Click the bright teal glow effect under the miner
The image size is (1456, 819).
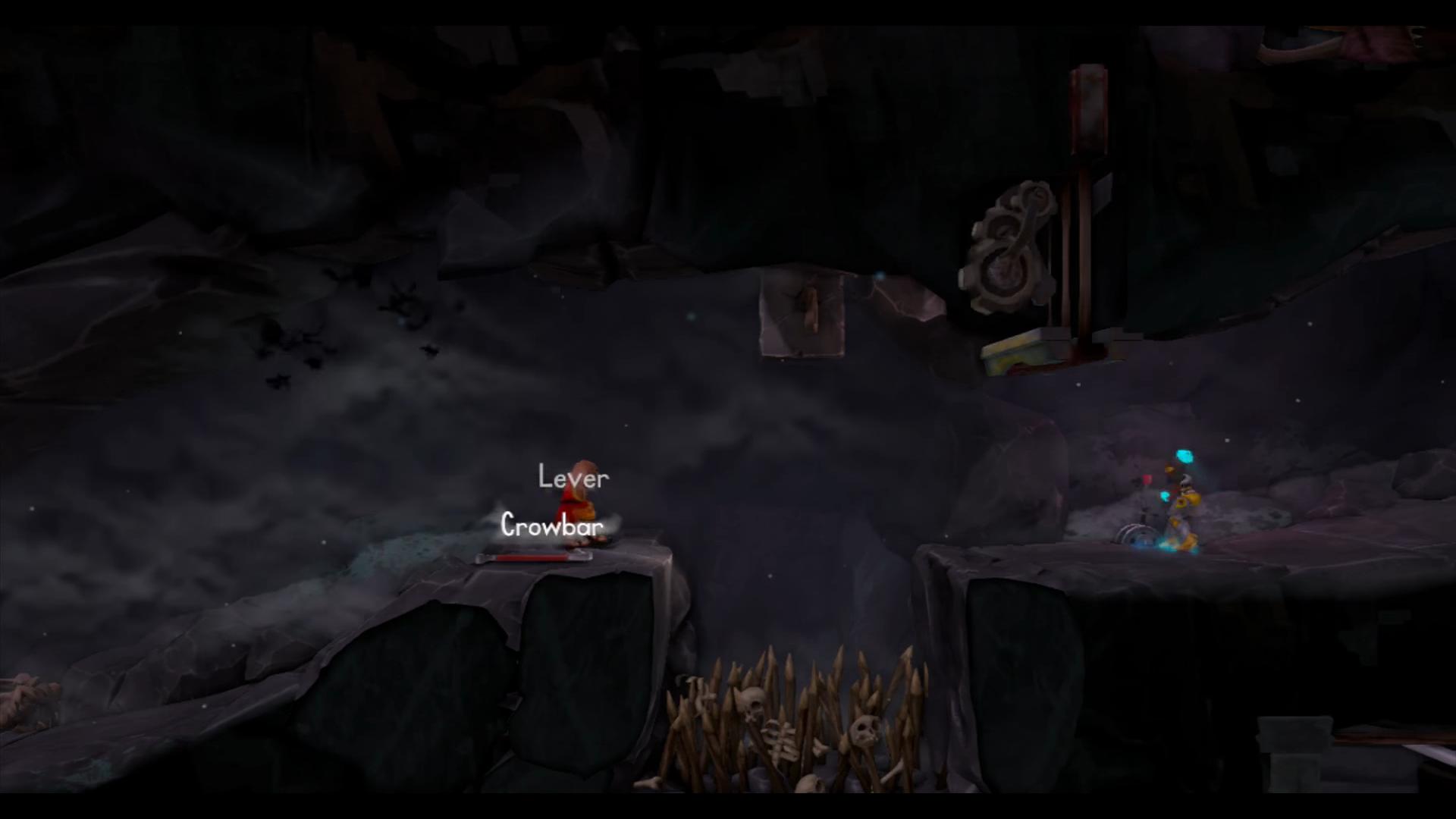[x=1175, y=547]
